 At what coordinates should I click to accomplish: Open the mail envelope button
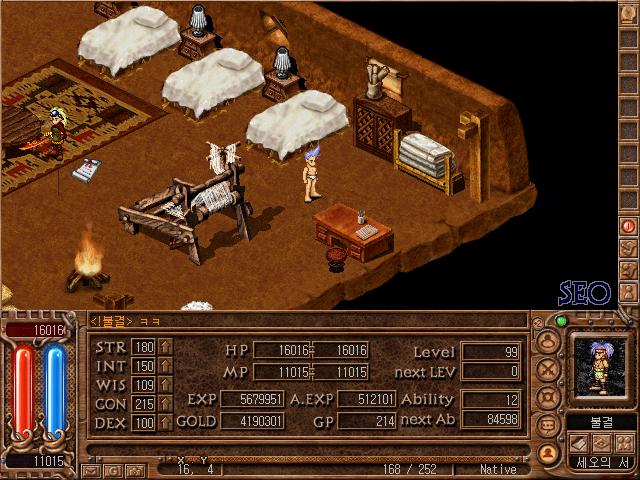[x=91, y=469]
